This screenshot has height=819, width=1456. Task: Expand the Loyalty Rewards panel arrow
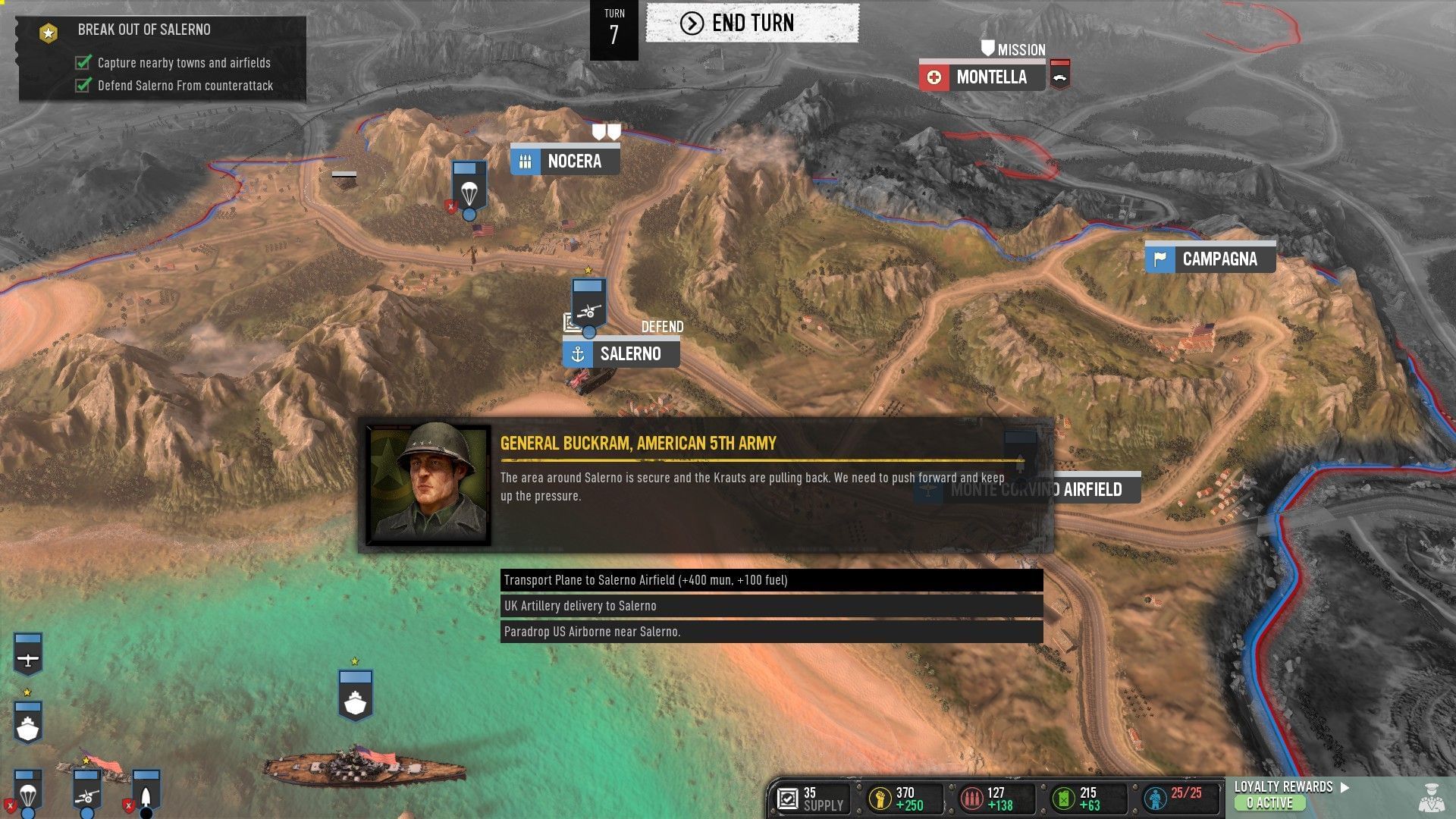[1344, 788]
